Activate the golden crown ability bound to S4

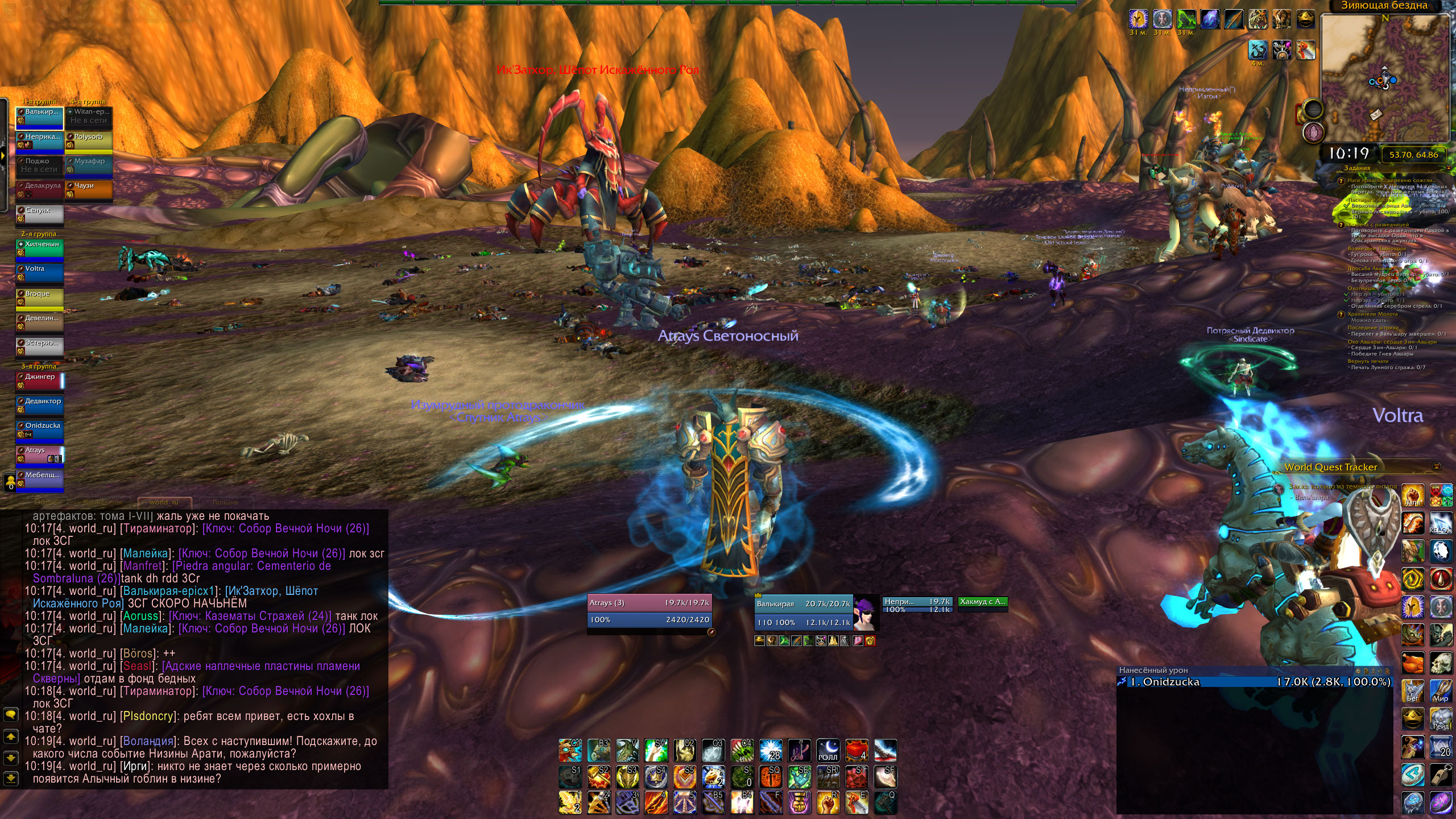[x=655, y=777]
